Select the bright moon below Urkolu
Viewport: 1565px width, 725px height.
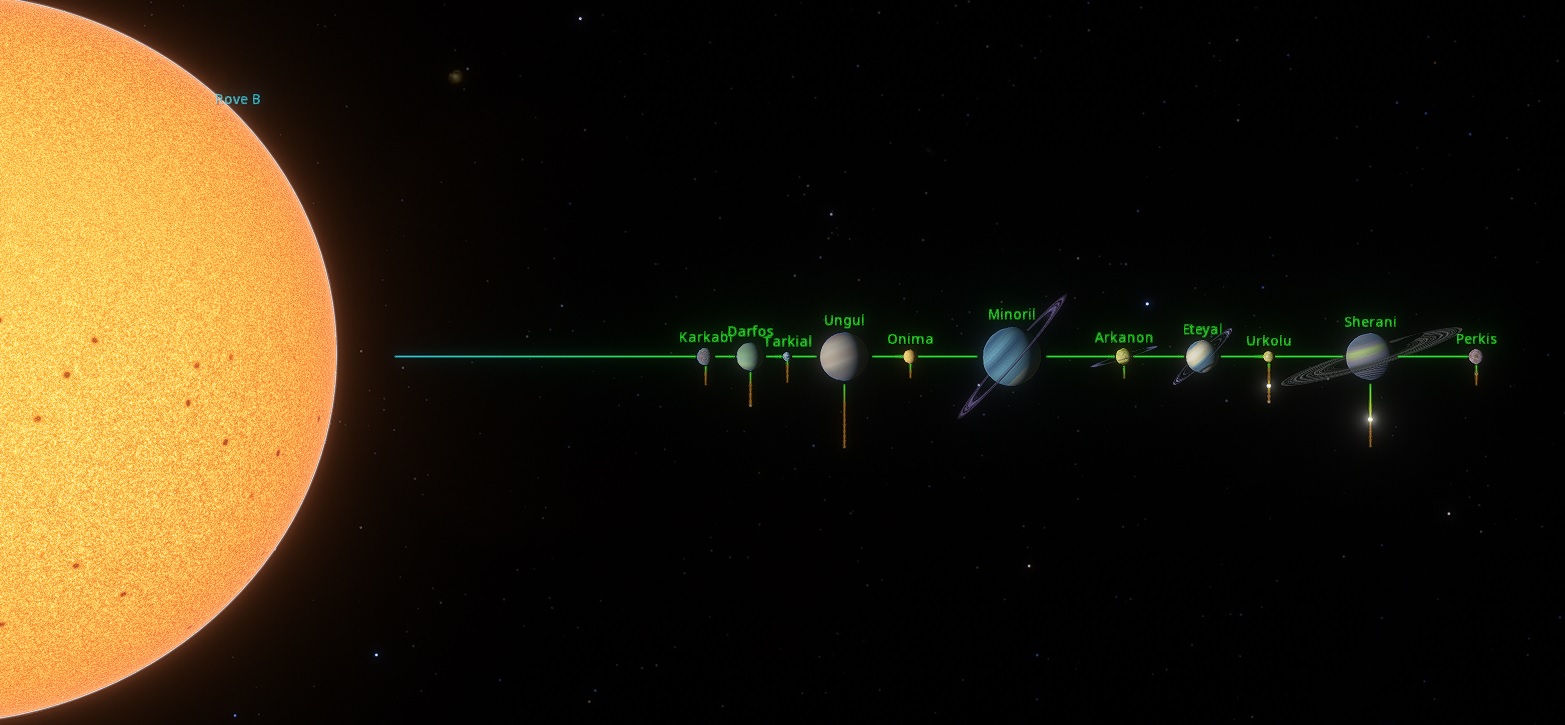tap(1268, 386)
